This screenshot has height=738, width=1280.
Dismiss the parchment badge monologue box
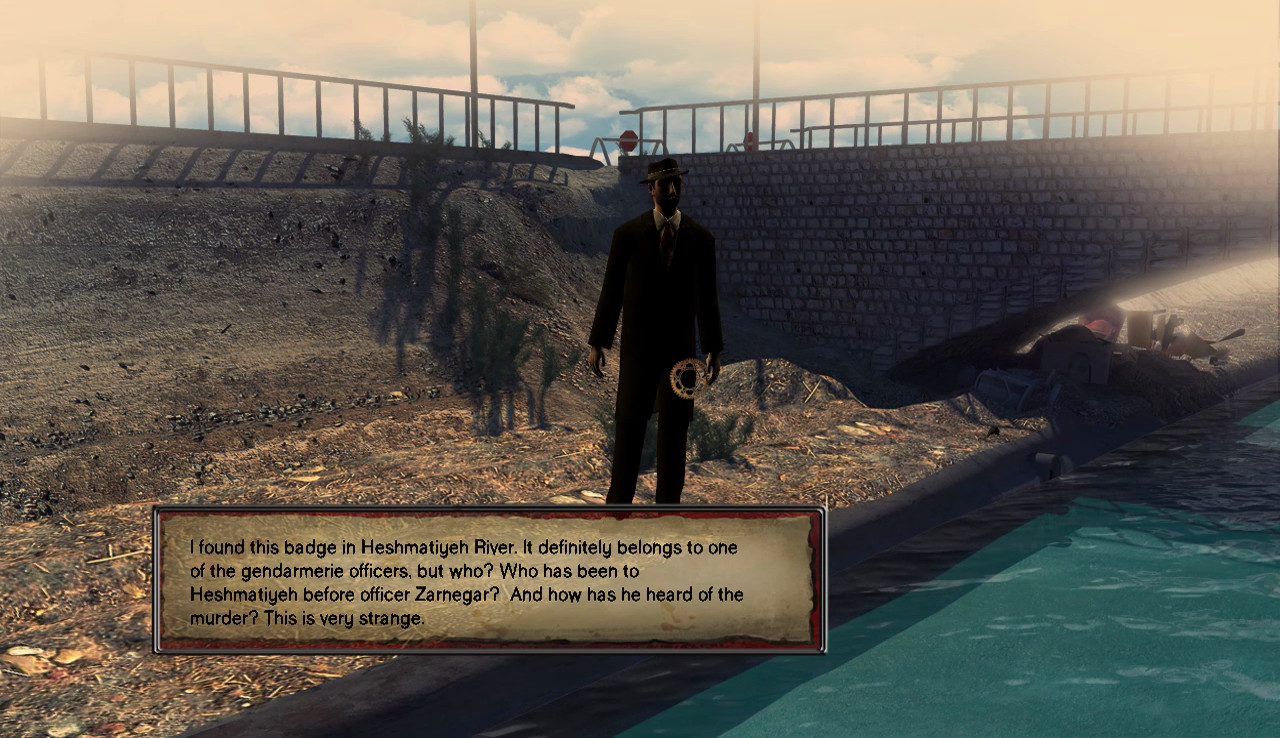pos(489,580)
